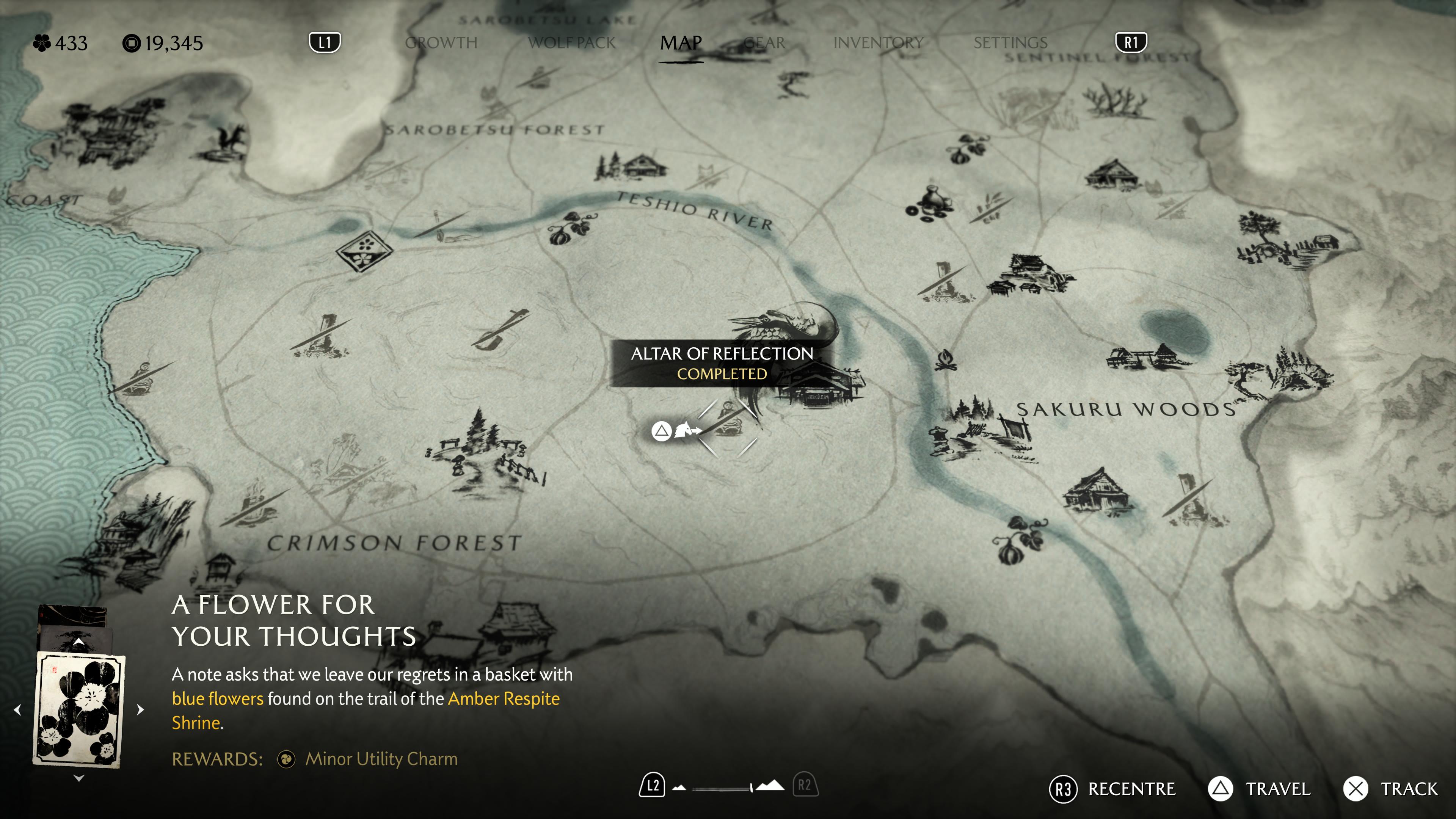Select the flower quest card thumbnail
Screen dimensions: 1456x819
79,710
